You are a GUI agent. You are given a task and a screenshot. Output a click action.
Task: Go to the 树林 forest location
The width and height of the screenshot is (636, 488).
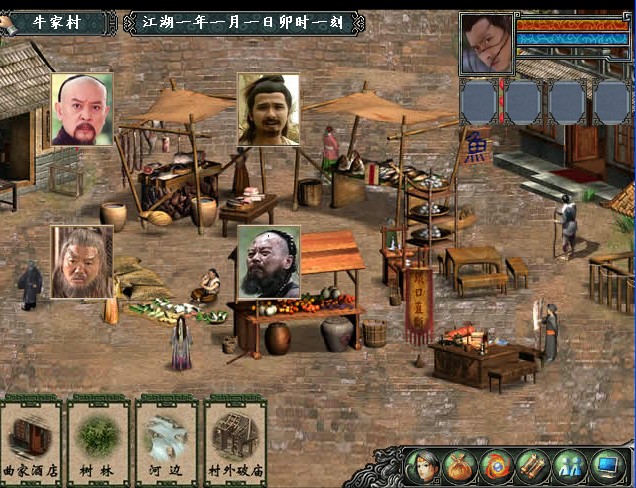[x=98, y=440]
